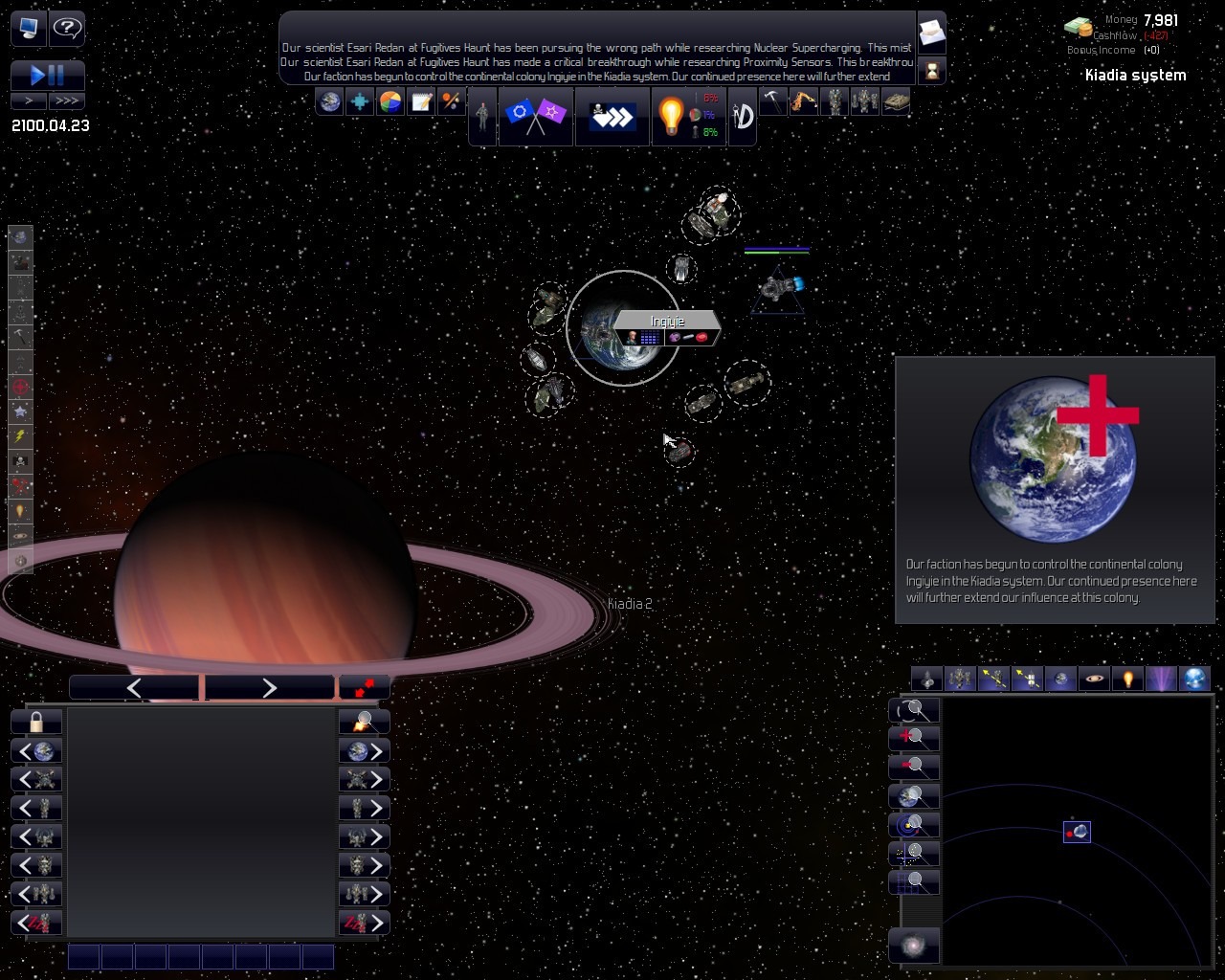Viewport: 1225px width, 980px height.
Task: Open the notepad icon in the top toolbar
Action: [421, 101]
